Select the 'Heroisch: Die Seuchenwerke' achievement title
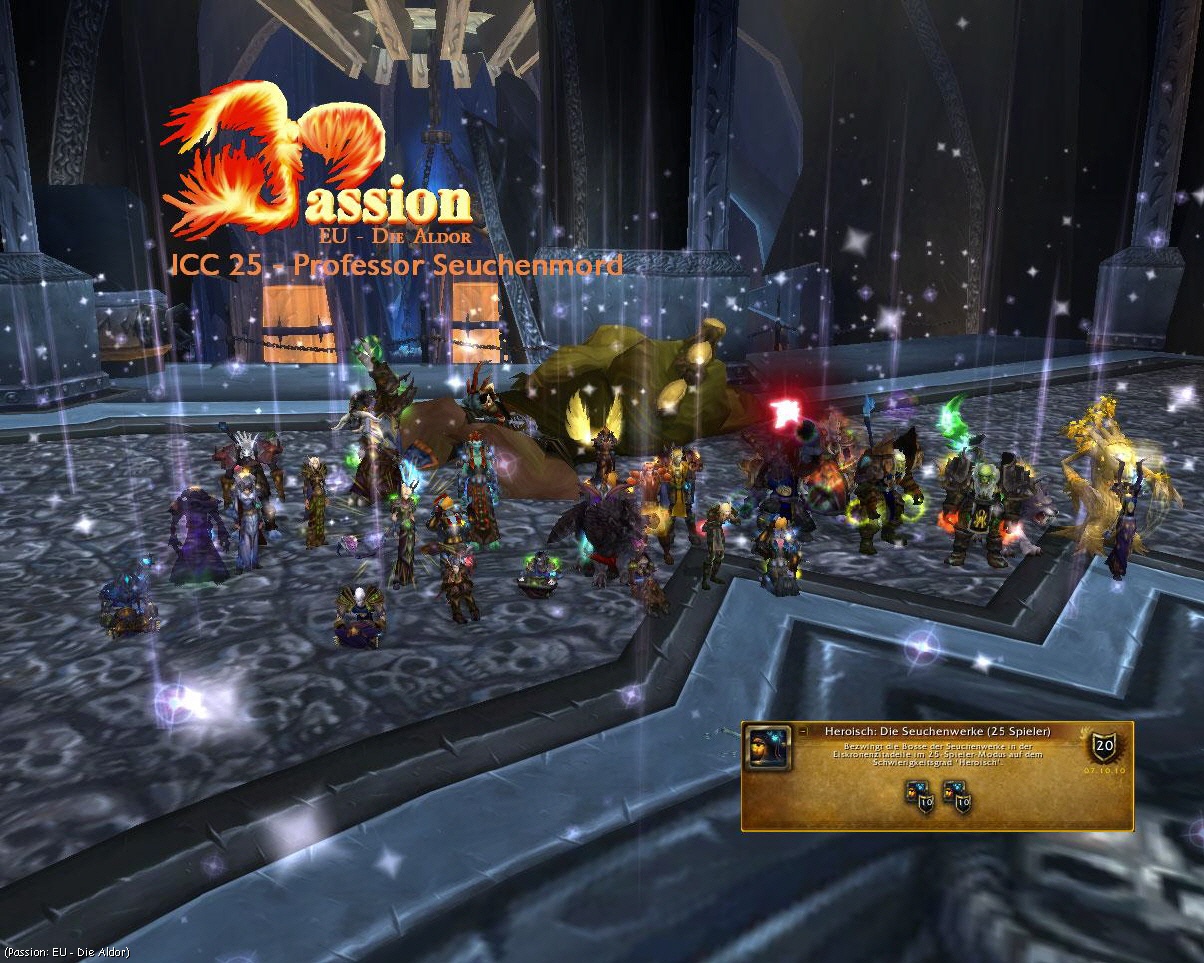Screen dimensions: 1204x963 pos(937,732)
